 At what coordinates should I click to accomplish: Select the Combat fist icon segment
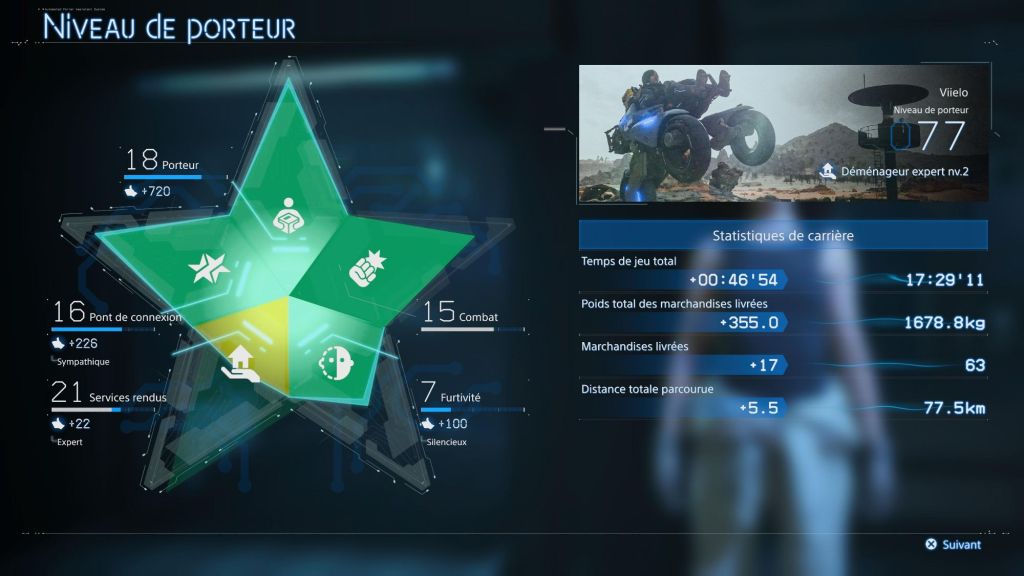click(360, 271)
